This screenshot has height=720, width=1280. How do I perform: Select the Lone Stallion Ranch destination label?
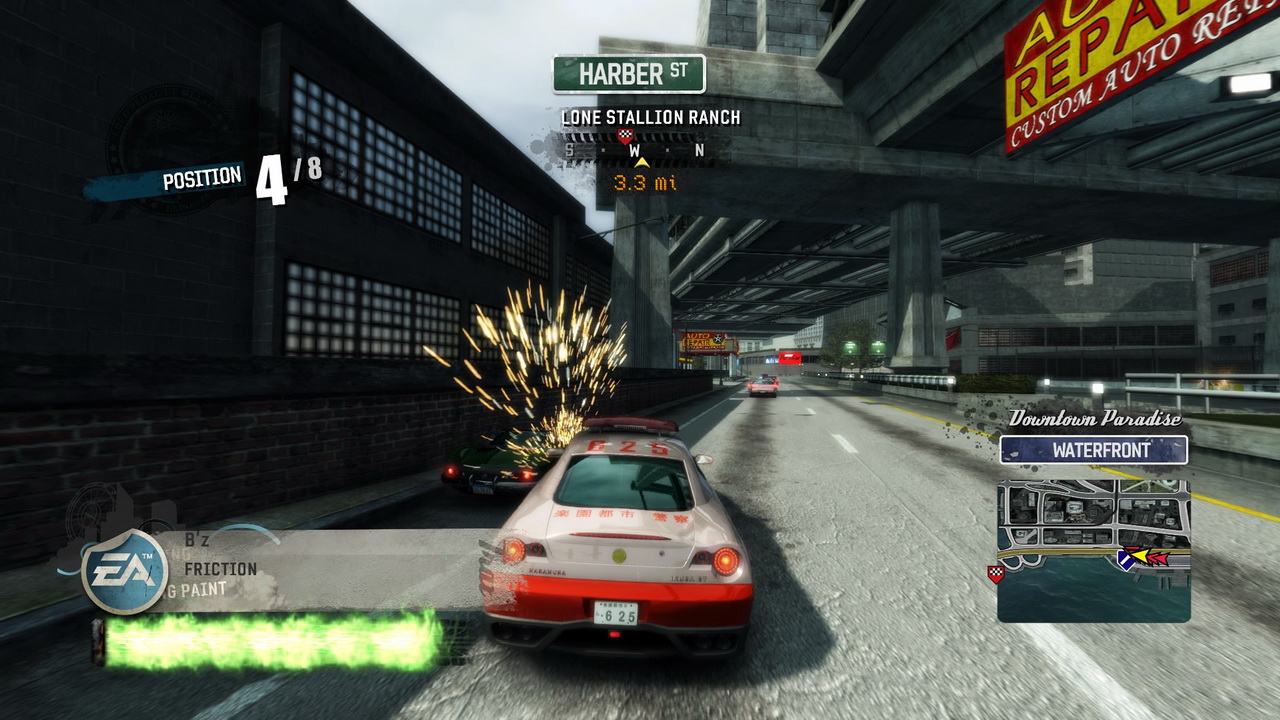click(651, 117)
